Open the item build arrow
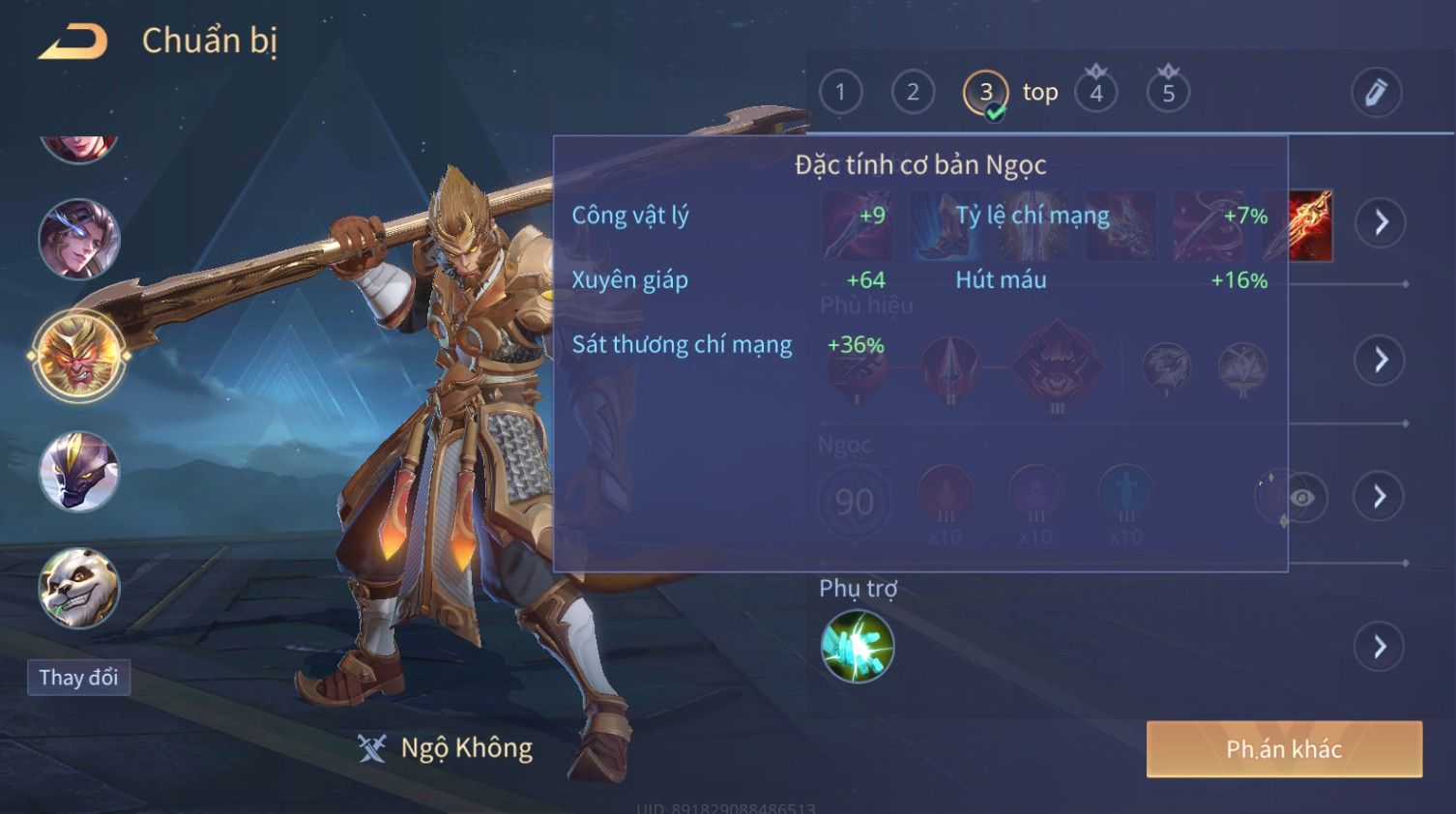 [1381, 222]
